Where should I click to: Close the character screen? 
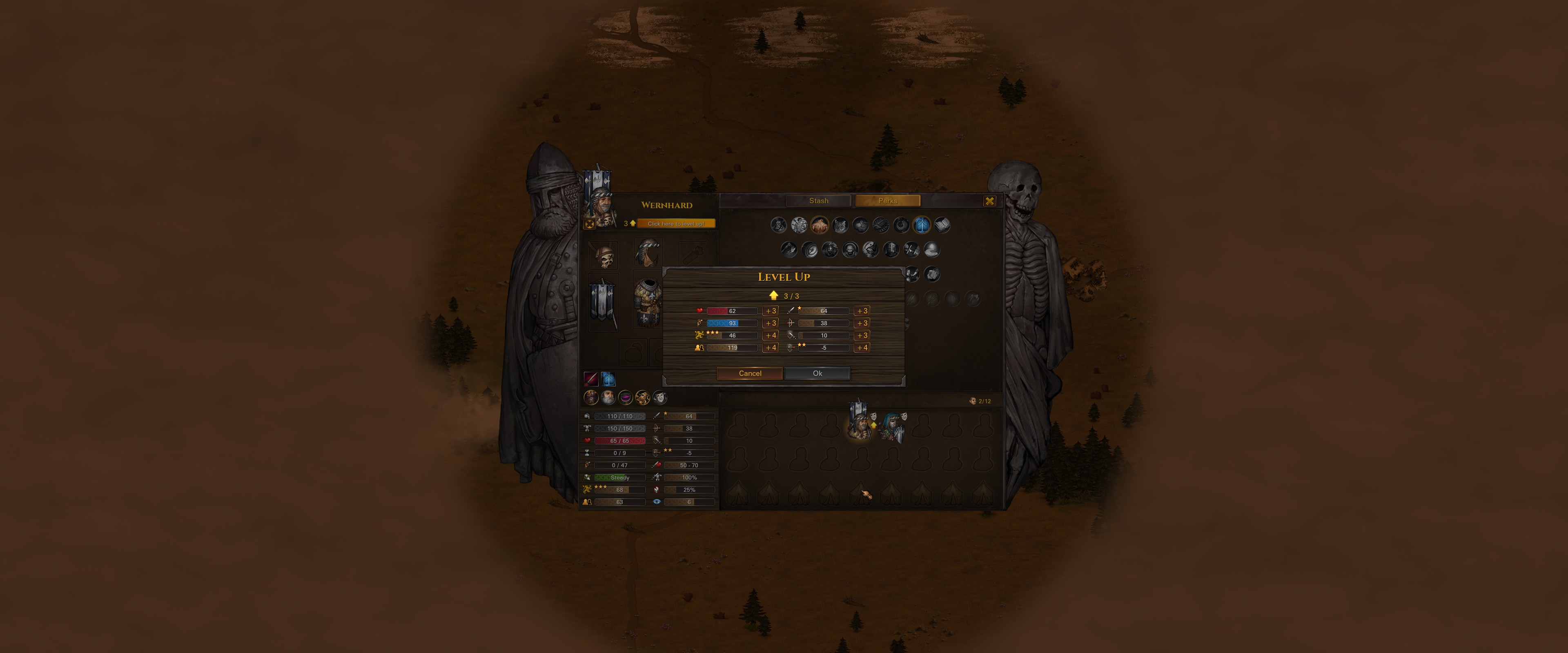click(989, 201)
